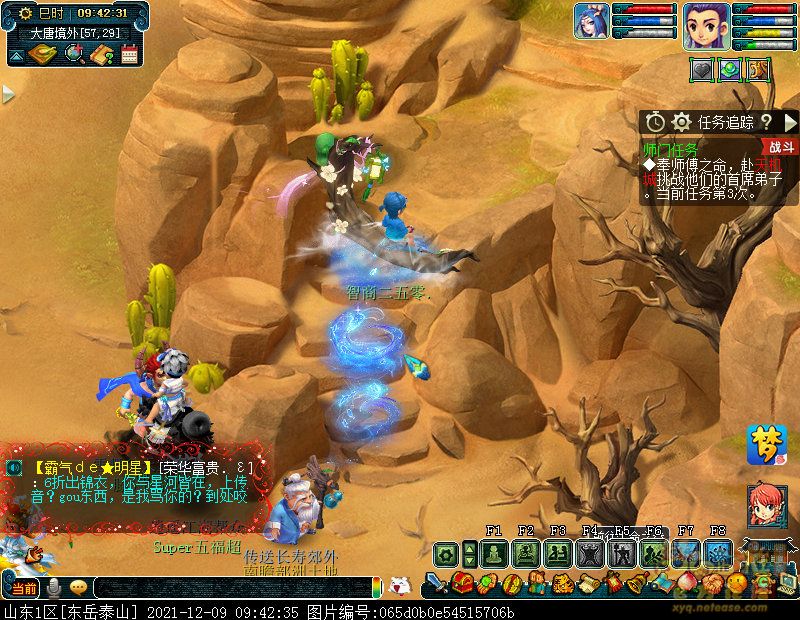Click the green orb buff icon
The width and height of the screenshot is (800, 620).
(x=731, y=69)
